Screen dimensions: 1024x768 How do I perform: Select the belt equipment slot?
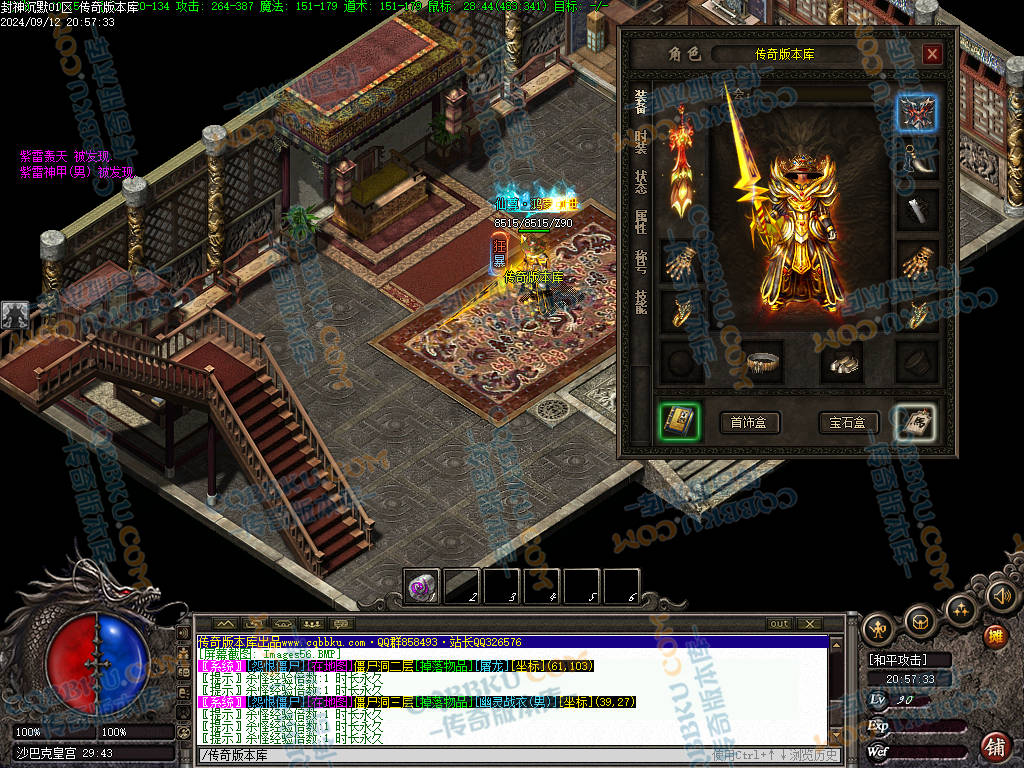click(x=764, y=363)
